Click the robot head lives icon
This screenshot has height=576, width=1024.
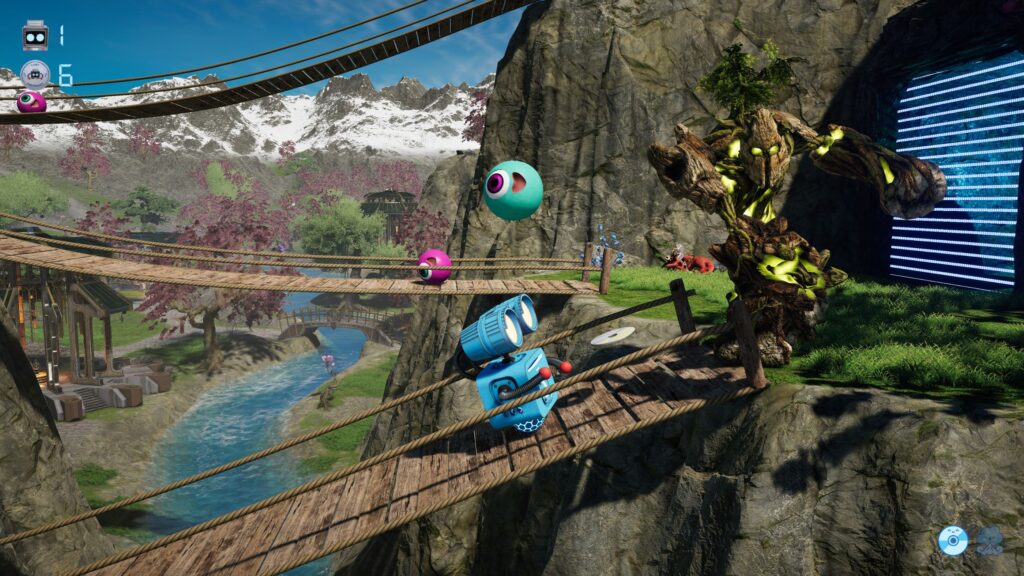pyautogui.click(x=35, y=35)
